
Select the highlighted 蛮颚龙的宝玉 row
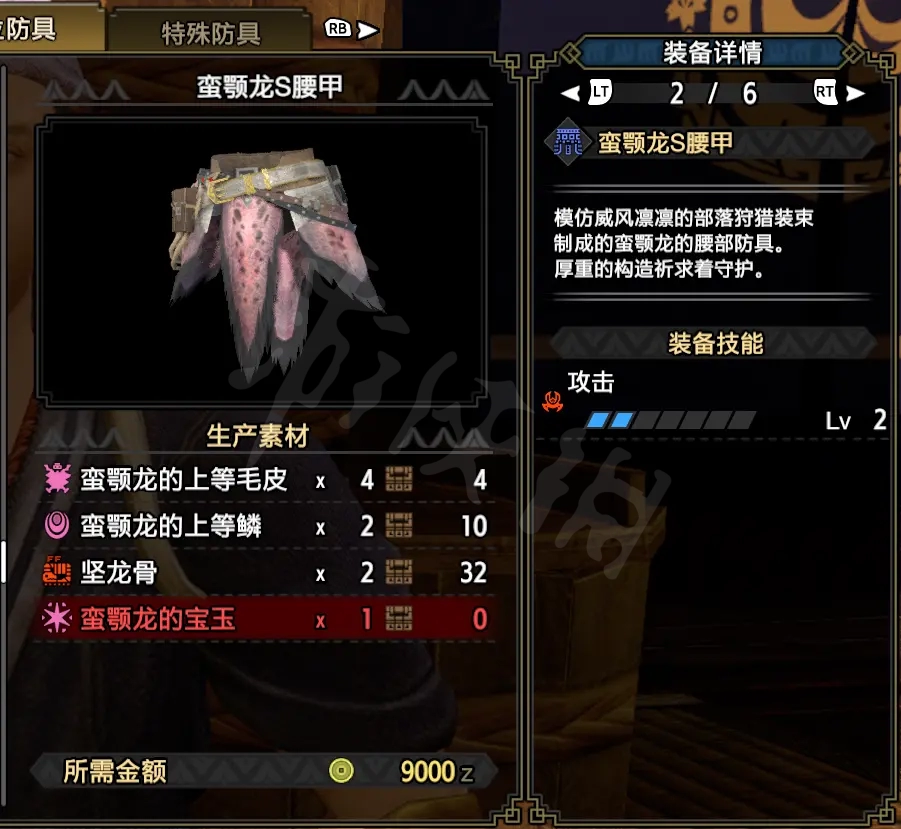coord(265,620)
